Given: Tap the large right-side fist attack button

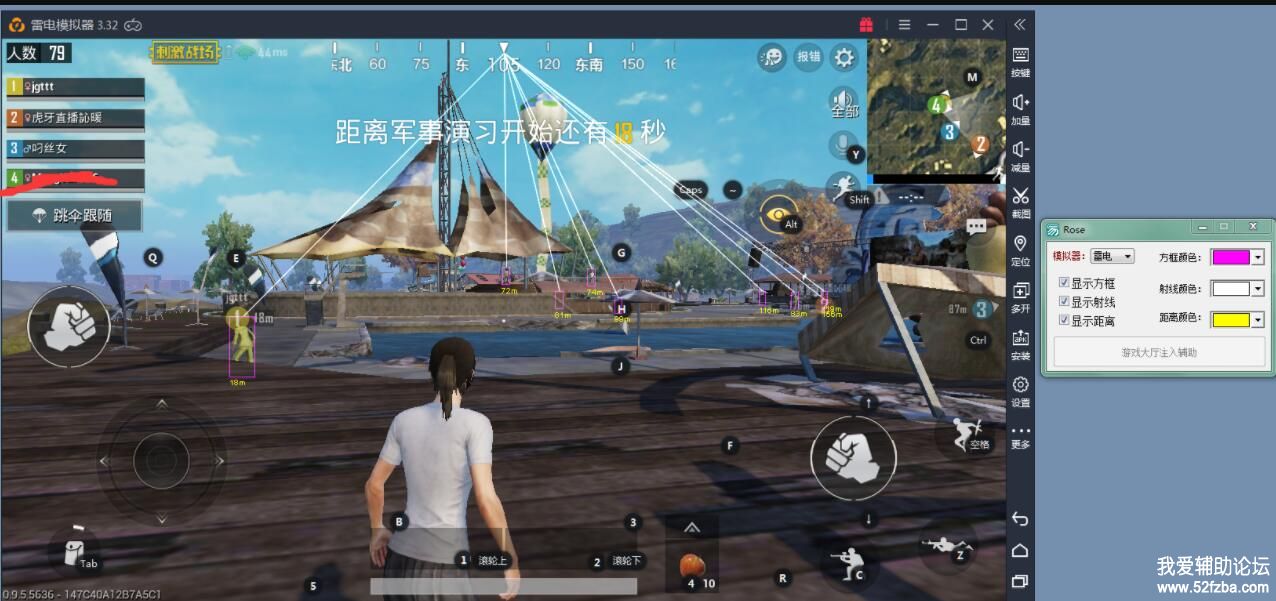Looking at the screenshot, I should 853,456.
